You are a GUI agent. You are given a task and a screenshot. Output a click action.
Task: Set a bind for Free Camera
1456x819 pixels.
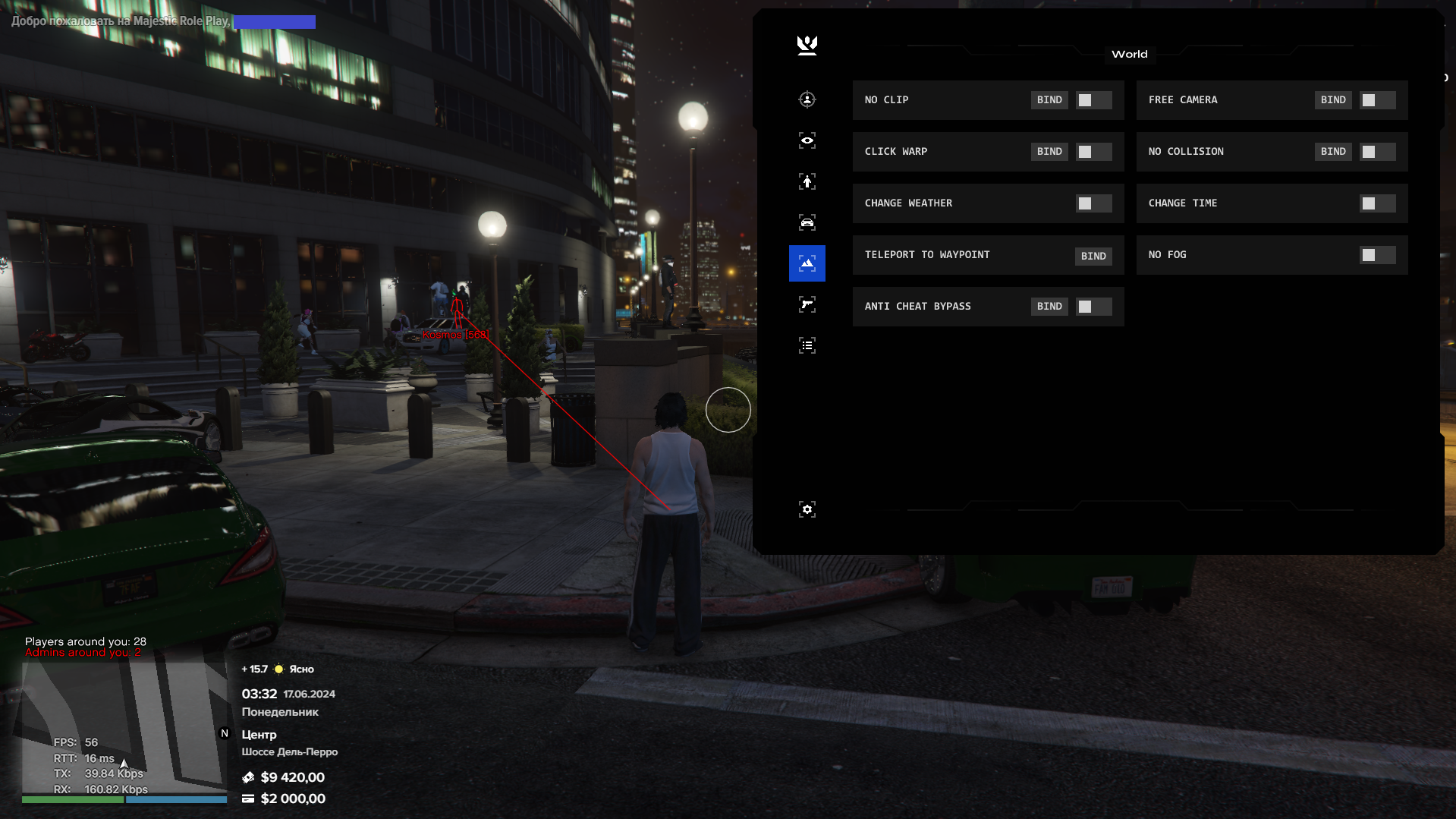coord(1333,100)
